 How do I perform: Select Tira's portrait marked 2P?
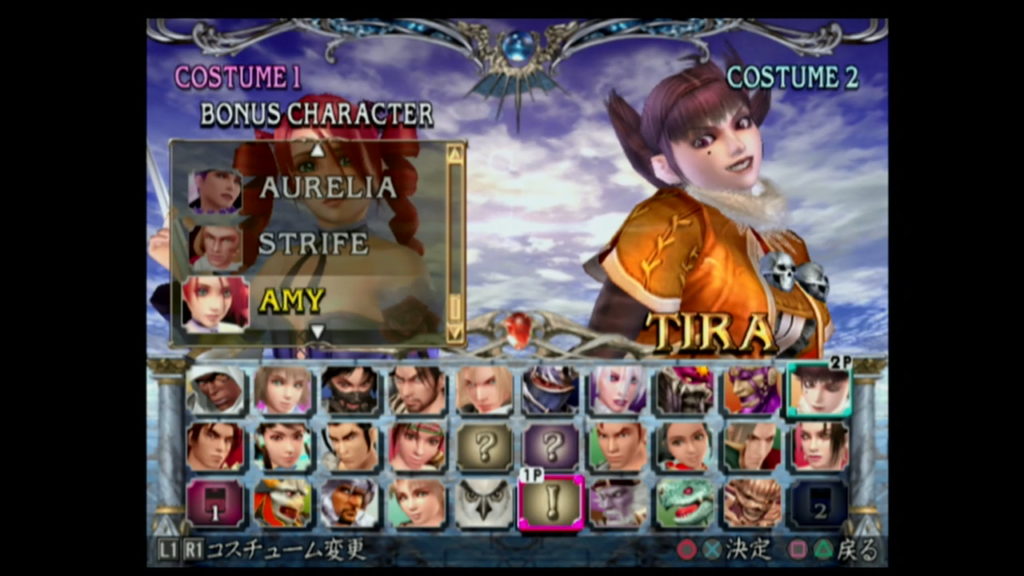[x=819, y=390]
